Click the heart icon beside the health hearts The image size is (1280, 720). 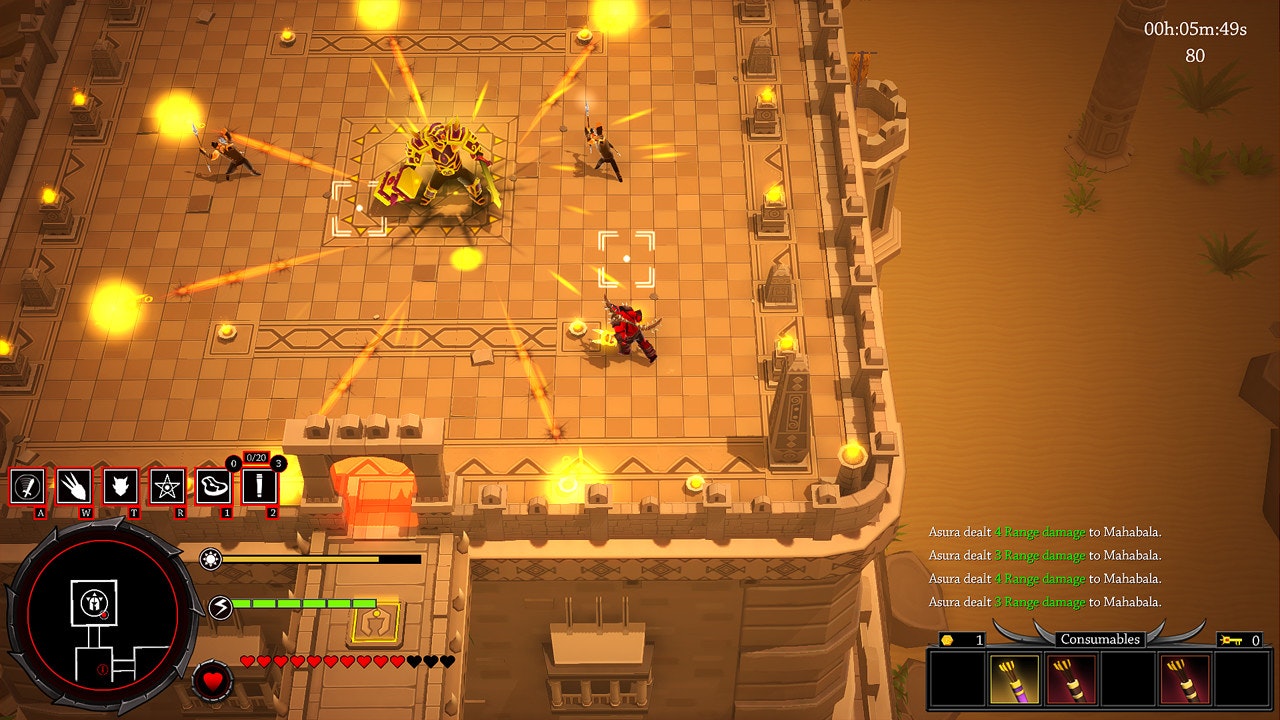pyautogui.click(x=213, y=682)
